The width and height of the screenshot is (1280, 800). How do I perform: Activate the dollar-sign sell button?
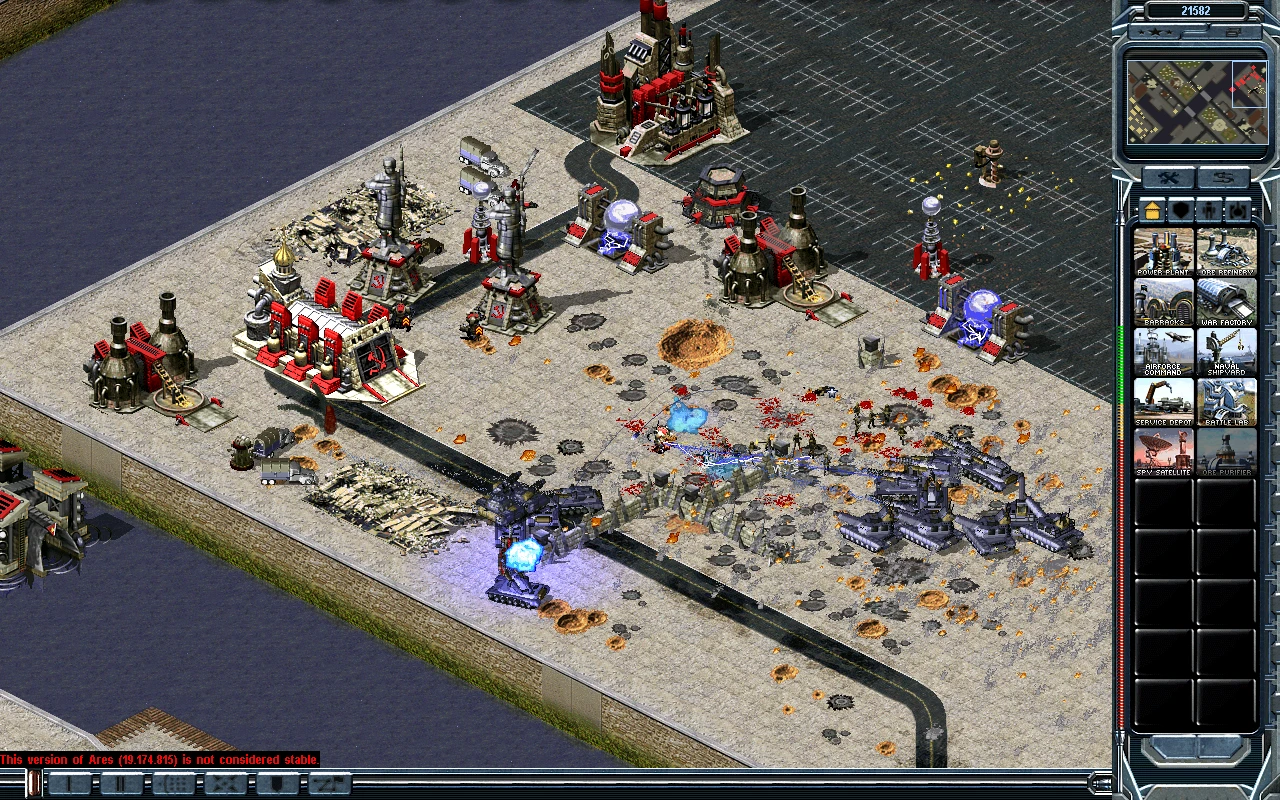click(1223, 179)
